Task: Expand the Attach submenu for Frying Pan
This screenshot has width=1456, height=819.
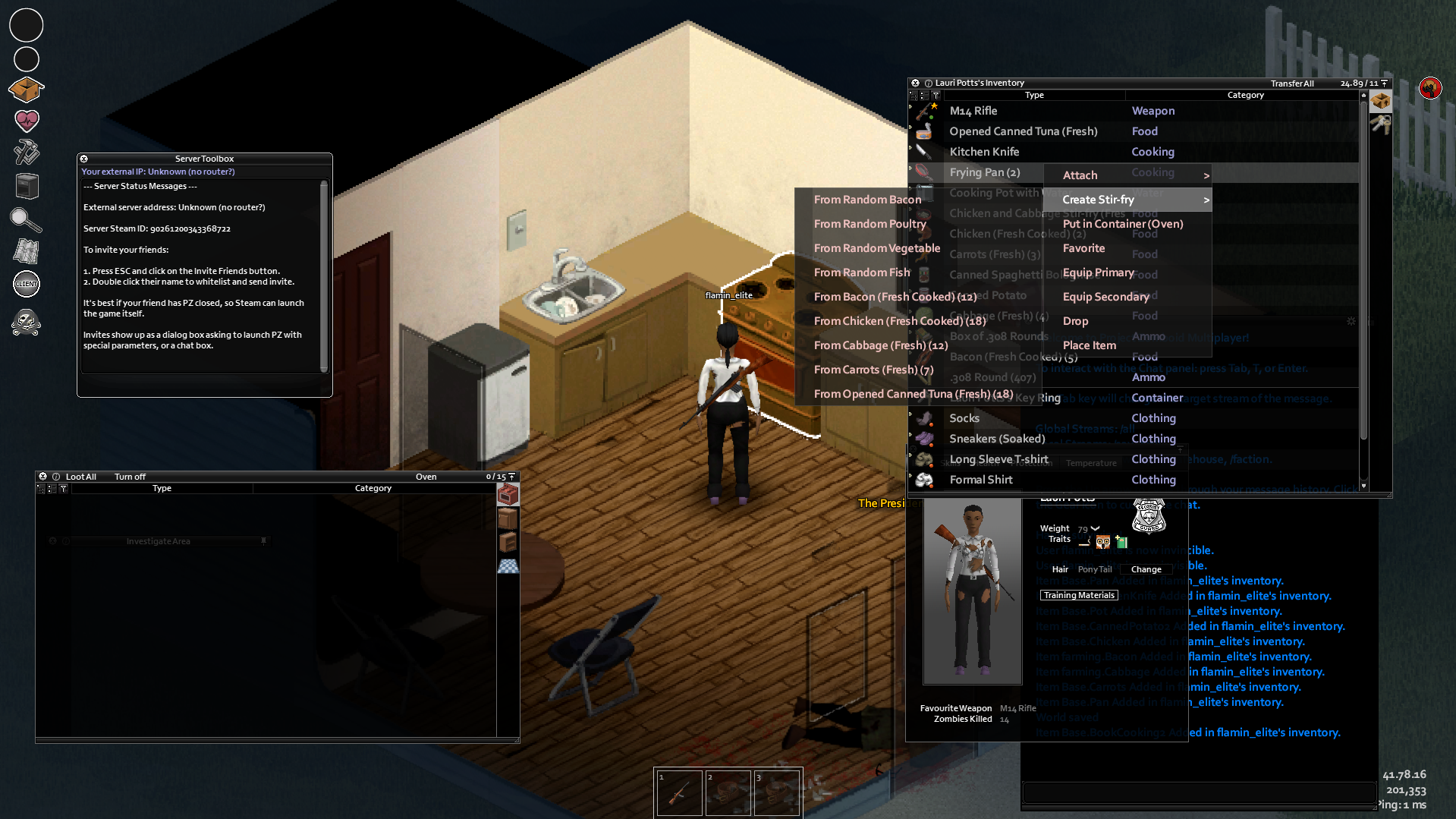Action: 1080,175
